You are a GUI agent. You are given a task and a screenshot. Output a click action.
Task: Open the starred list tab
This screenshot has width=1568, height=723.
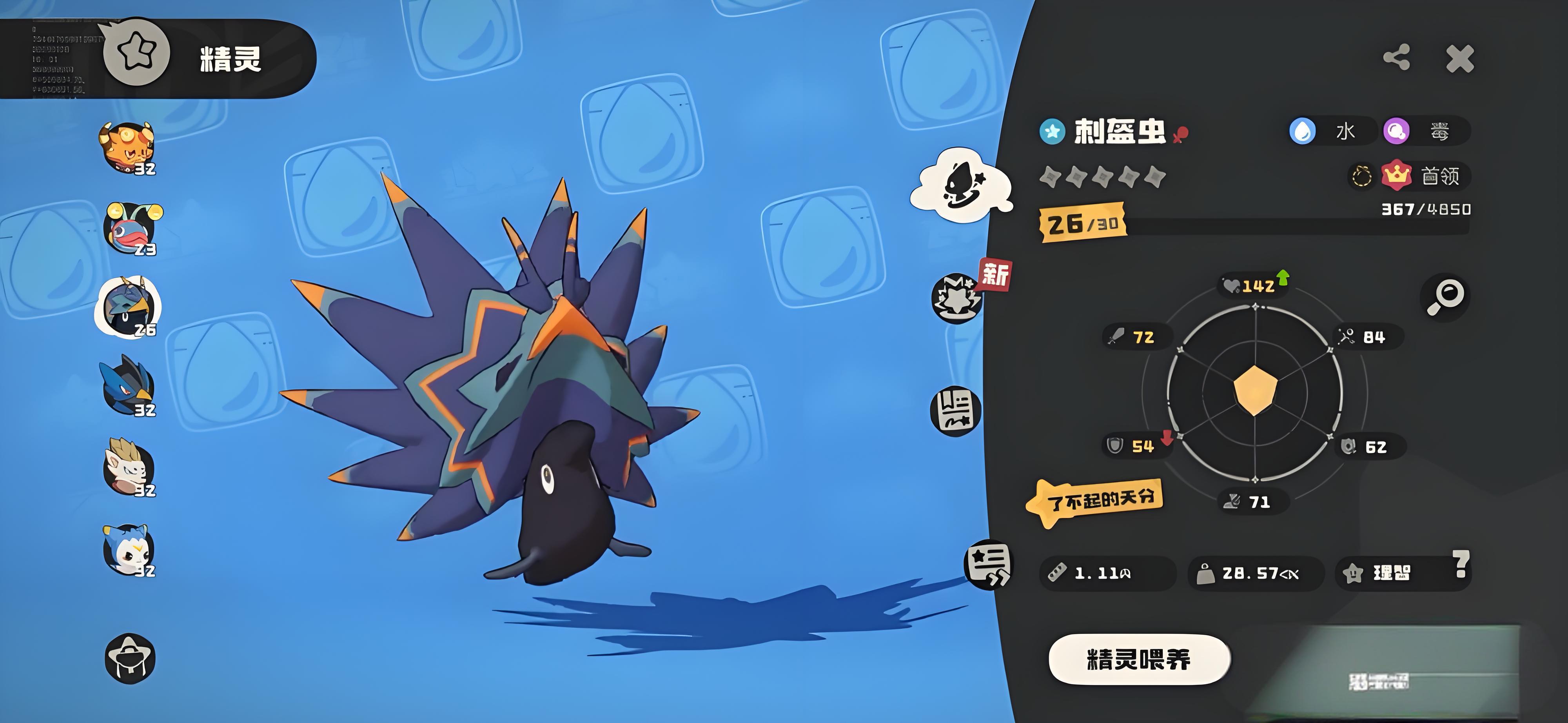(x=987, y=565)
